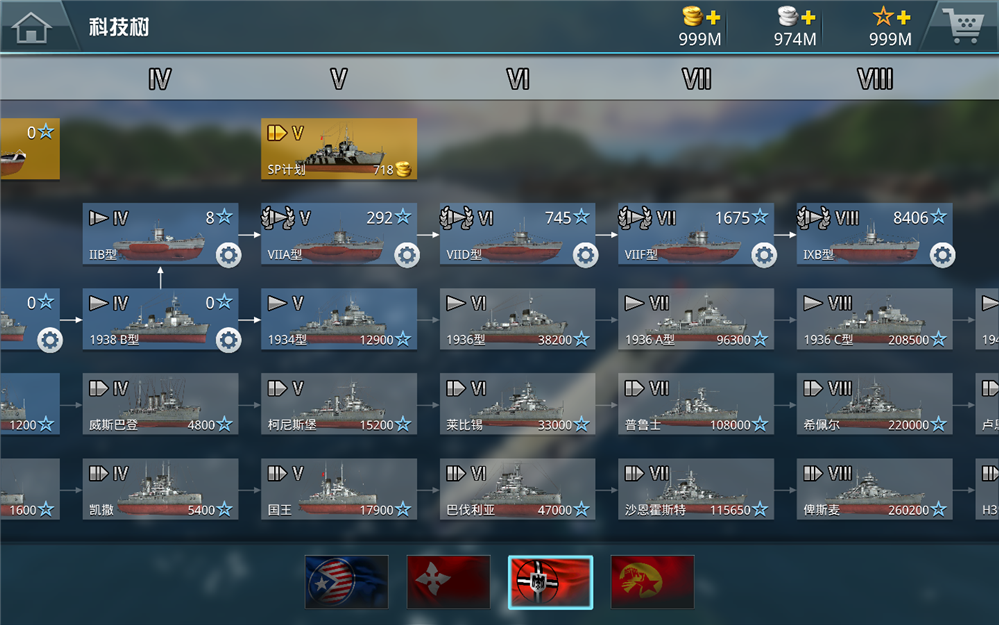
Task: Open the IIB型 submarine settings gear
Action: [x=228, y=255]
